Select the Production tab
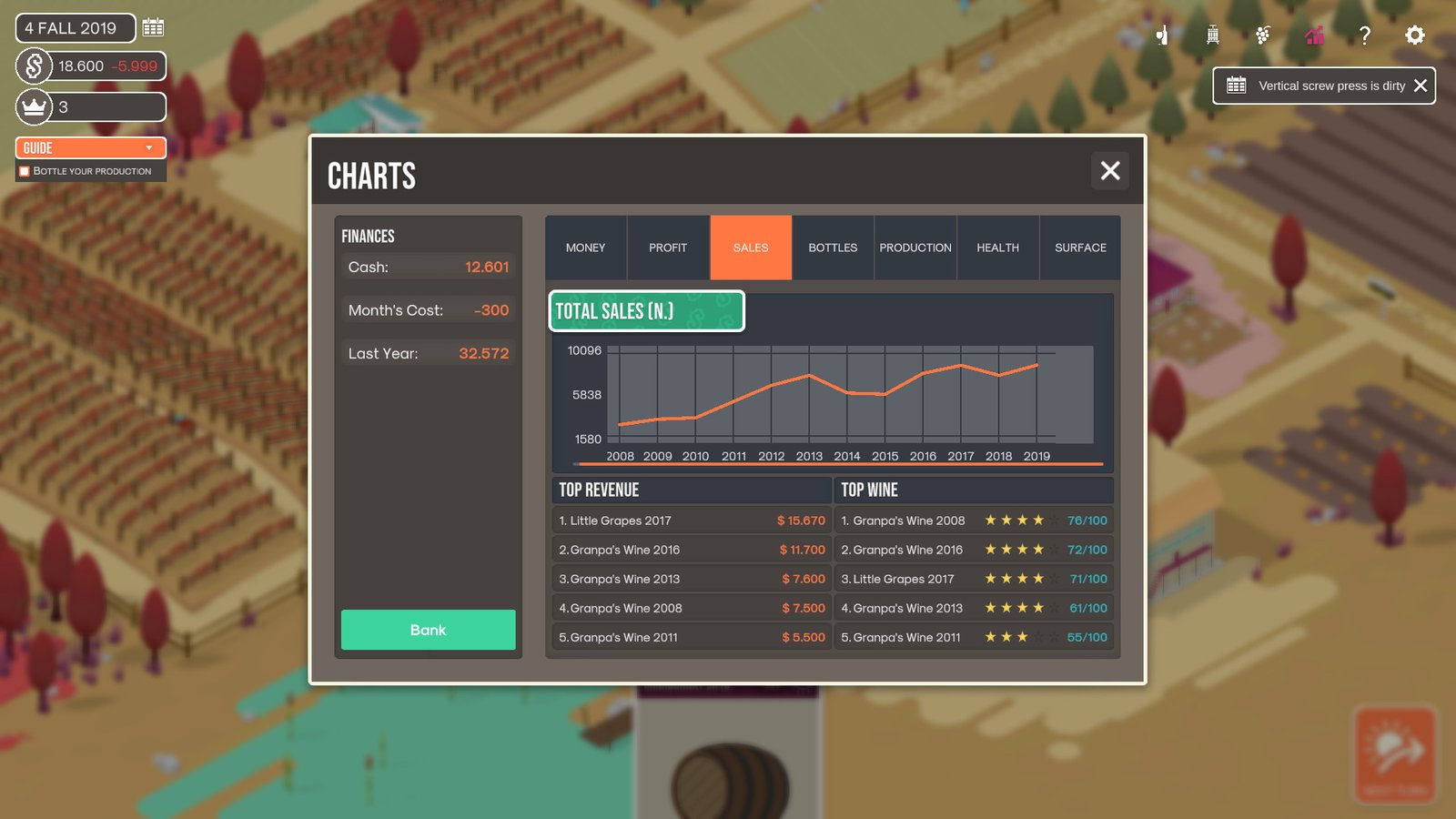Screen dimensions: 1456x819 pos(915,248)
